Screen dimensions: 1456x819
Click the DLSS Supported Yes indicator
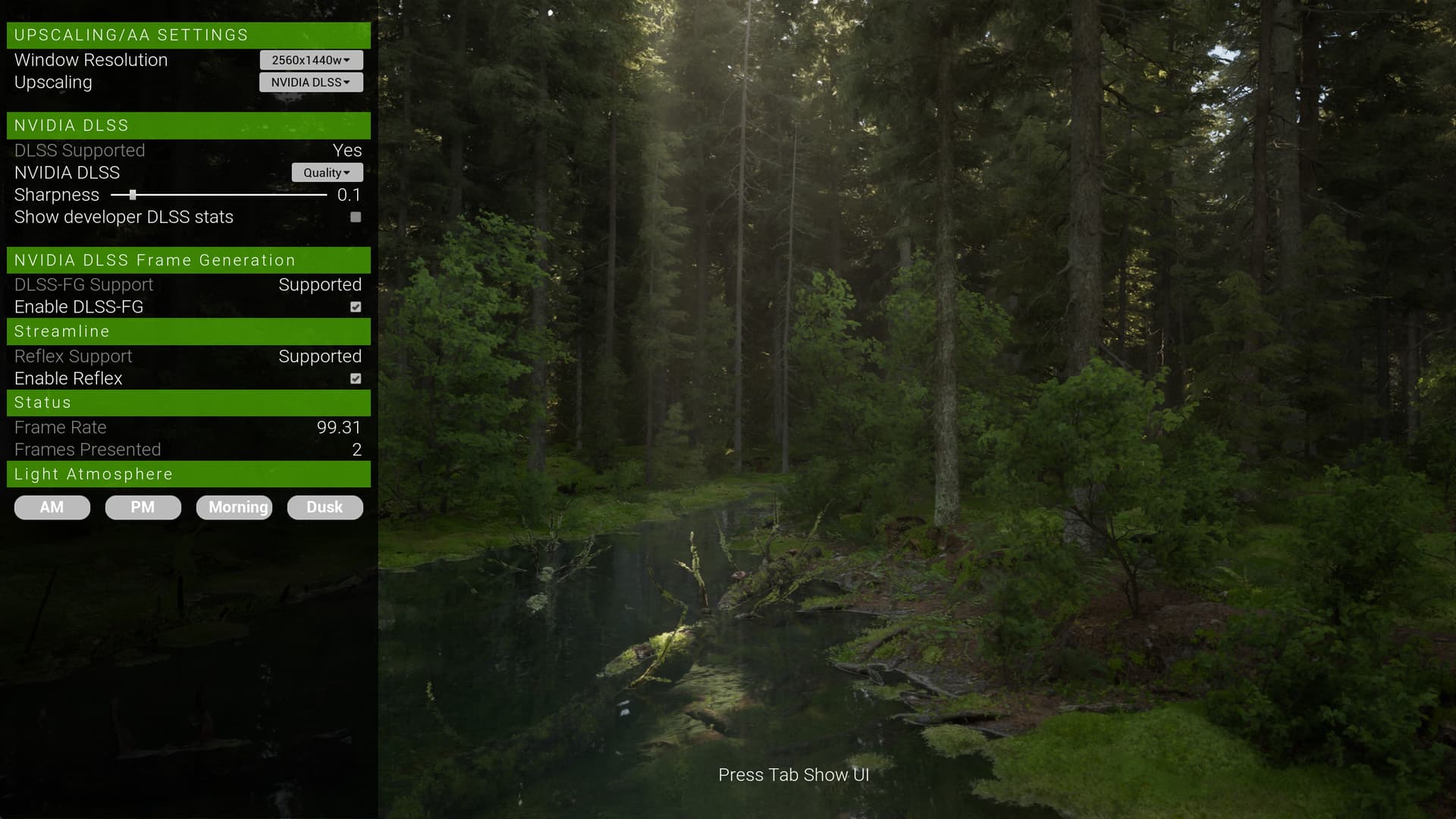347,150
